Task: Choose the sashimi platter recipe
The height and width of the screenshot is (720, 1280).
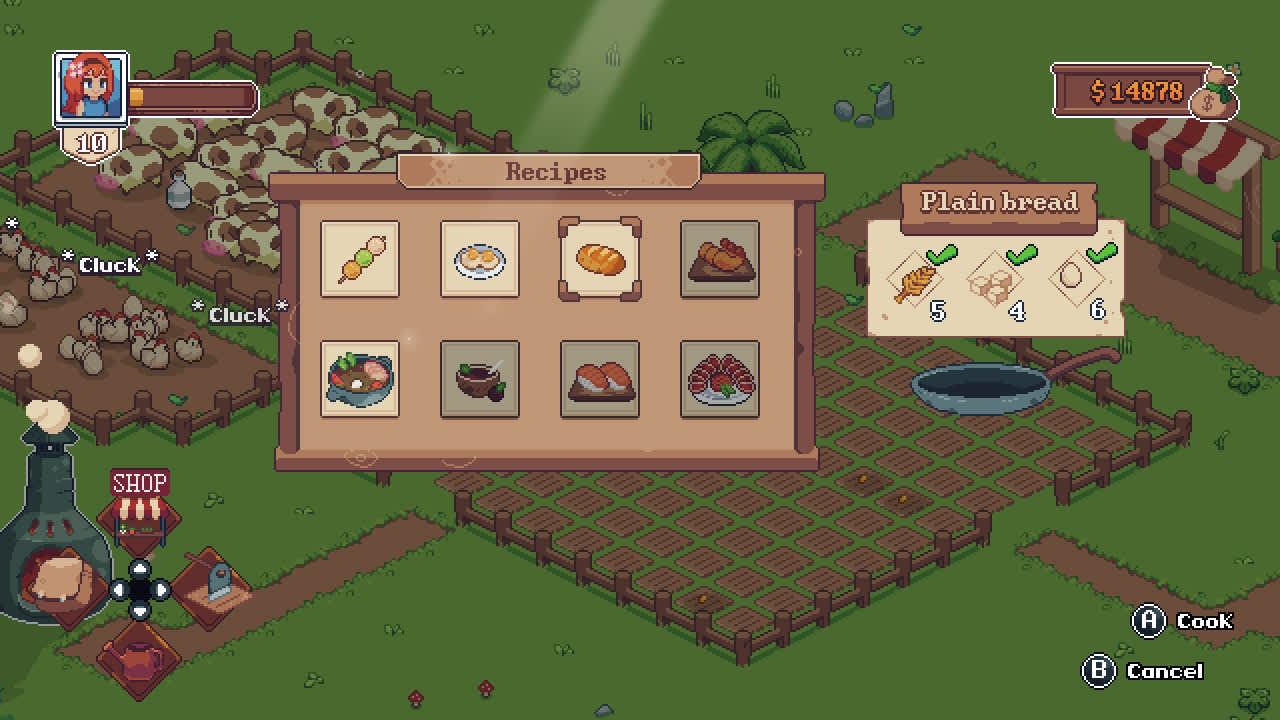Action: coord(720,380)
